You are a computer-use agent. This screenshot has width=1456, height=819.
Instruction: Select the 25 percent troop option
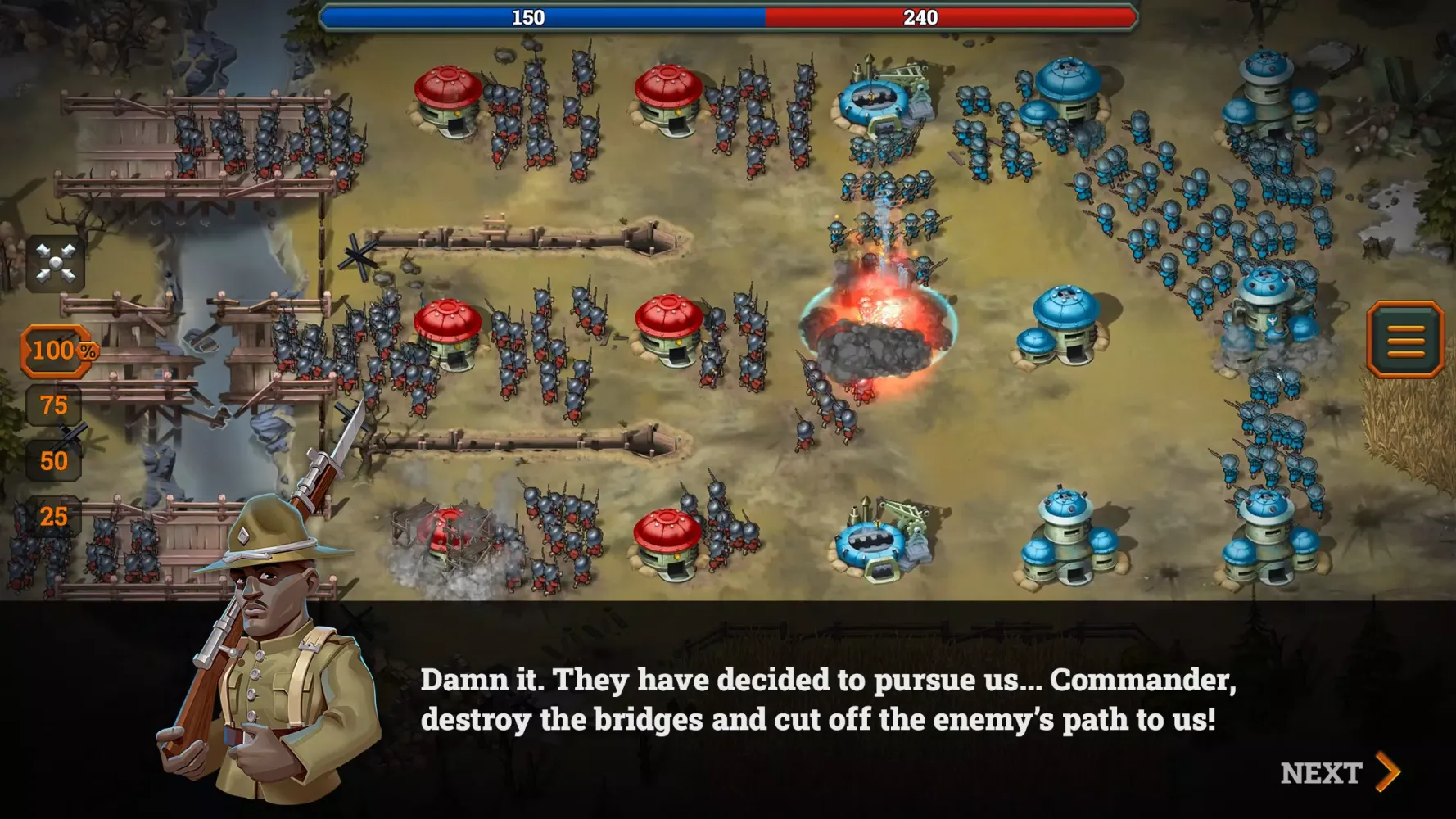coord(52,516)
